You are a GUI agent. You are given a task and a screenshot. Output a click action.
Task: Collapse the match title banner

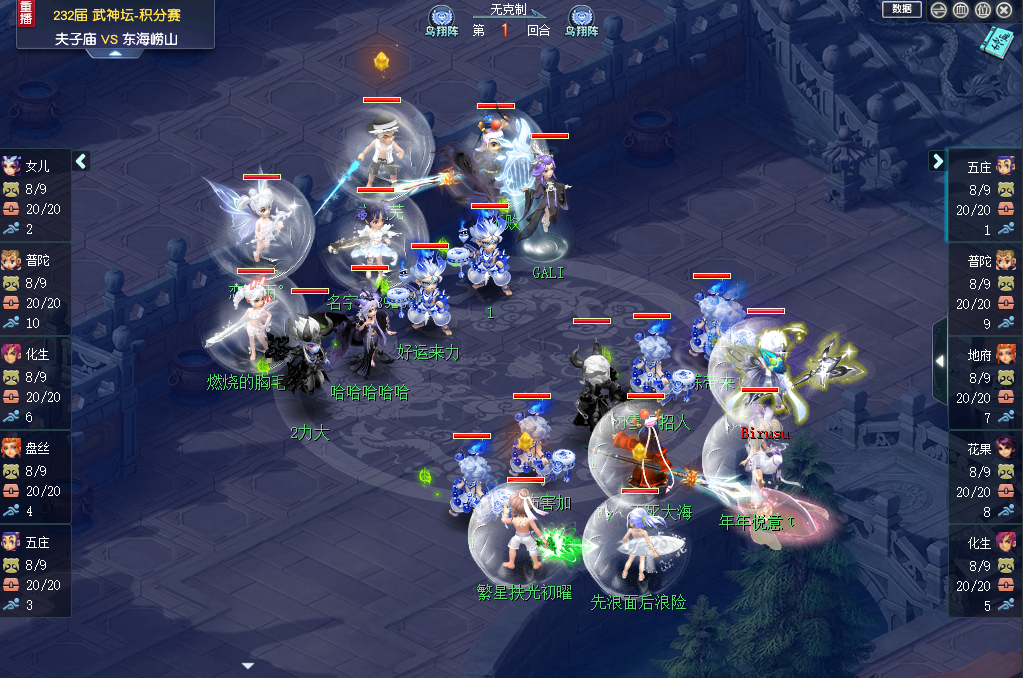click(x=115, y=53)
